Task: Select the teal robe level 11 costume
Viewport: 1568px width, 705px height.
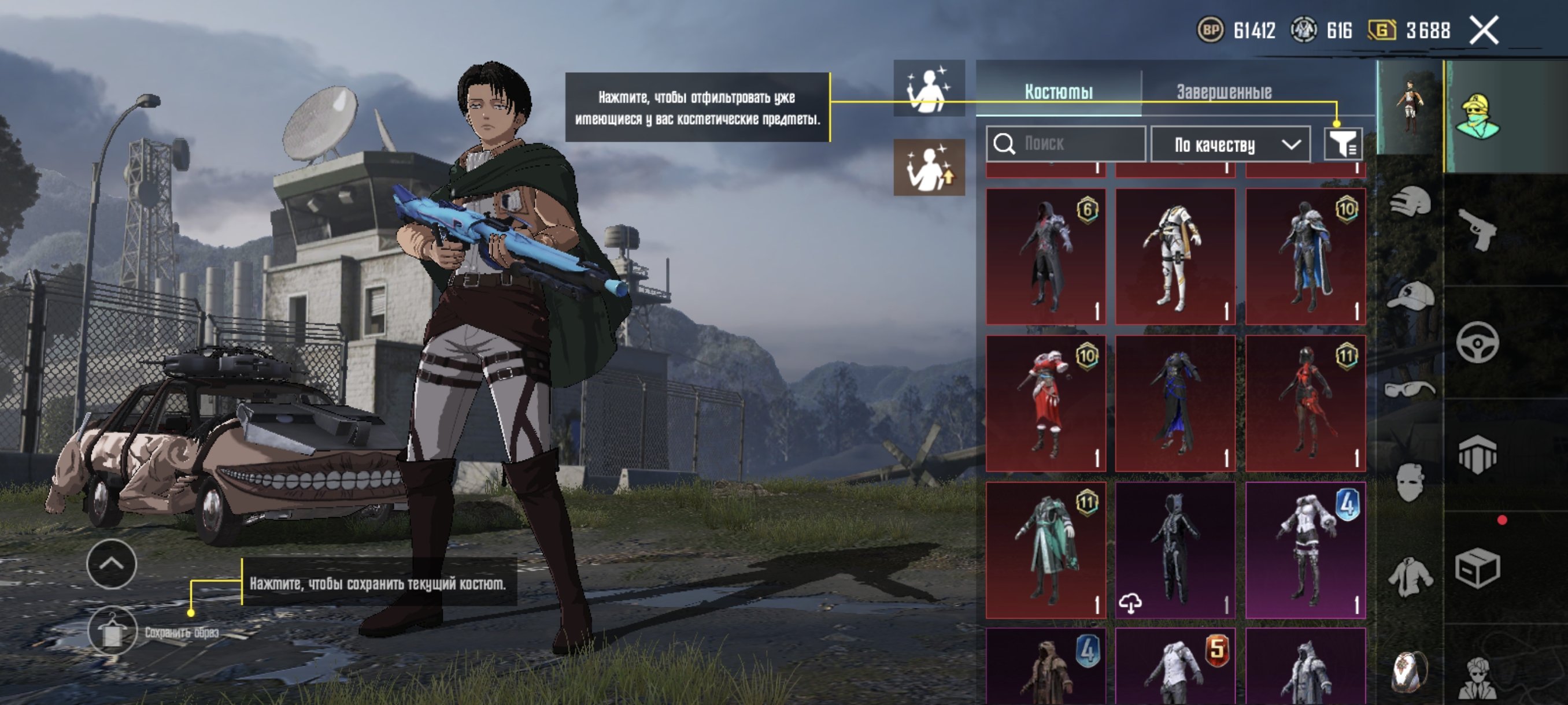Action: tap(1046, 550)
